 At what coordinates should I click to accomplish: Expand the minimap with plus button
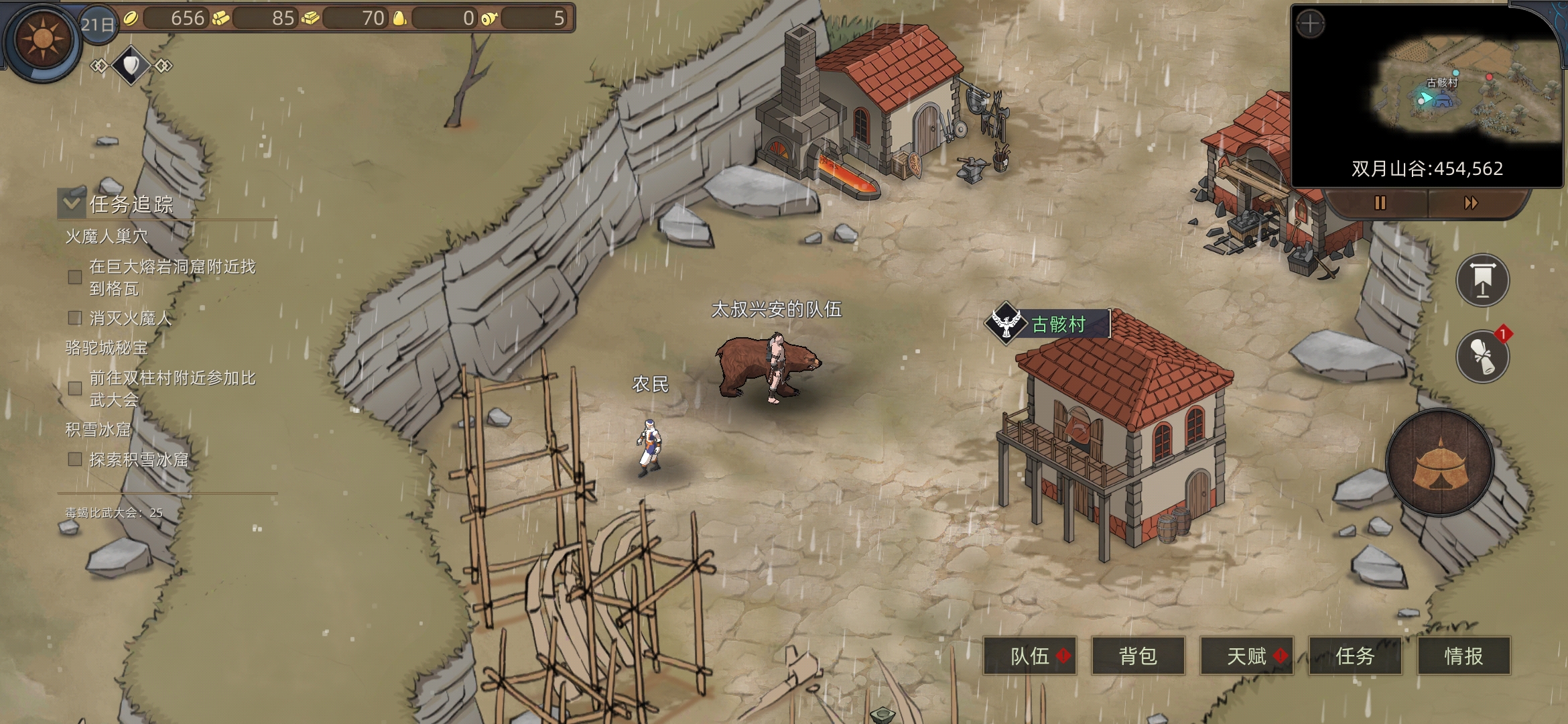click(1310, 25)
